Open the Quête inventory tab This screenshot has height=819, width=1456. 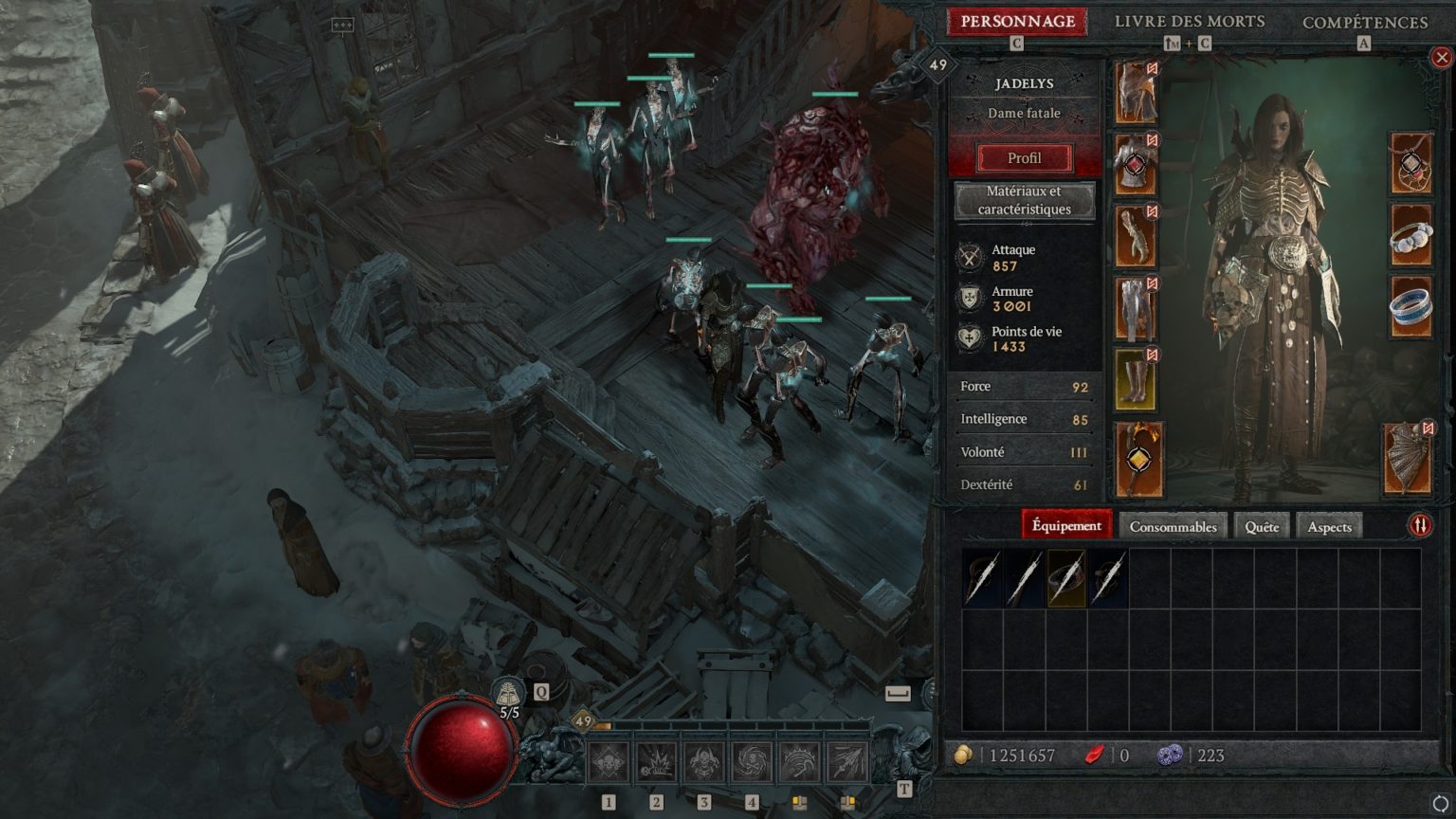click(x=1262, y=526)
